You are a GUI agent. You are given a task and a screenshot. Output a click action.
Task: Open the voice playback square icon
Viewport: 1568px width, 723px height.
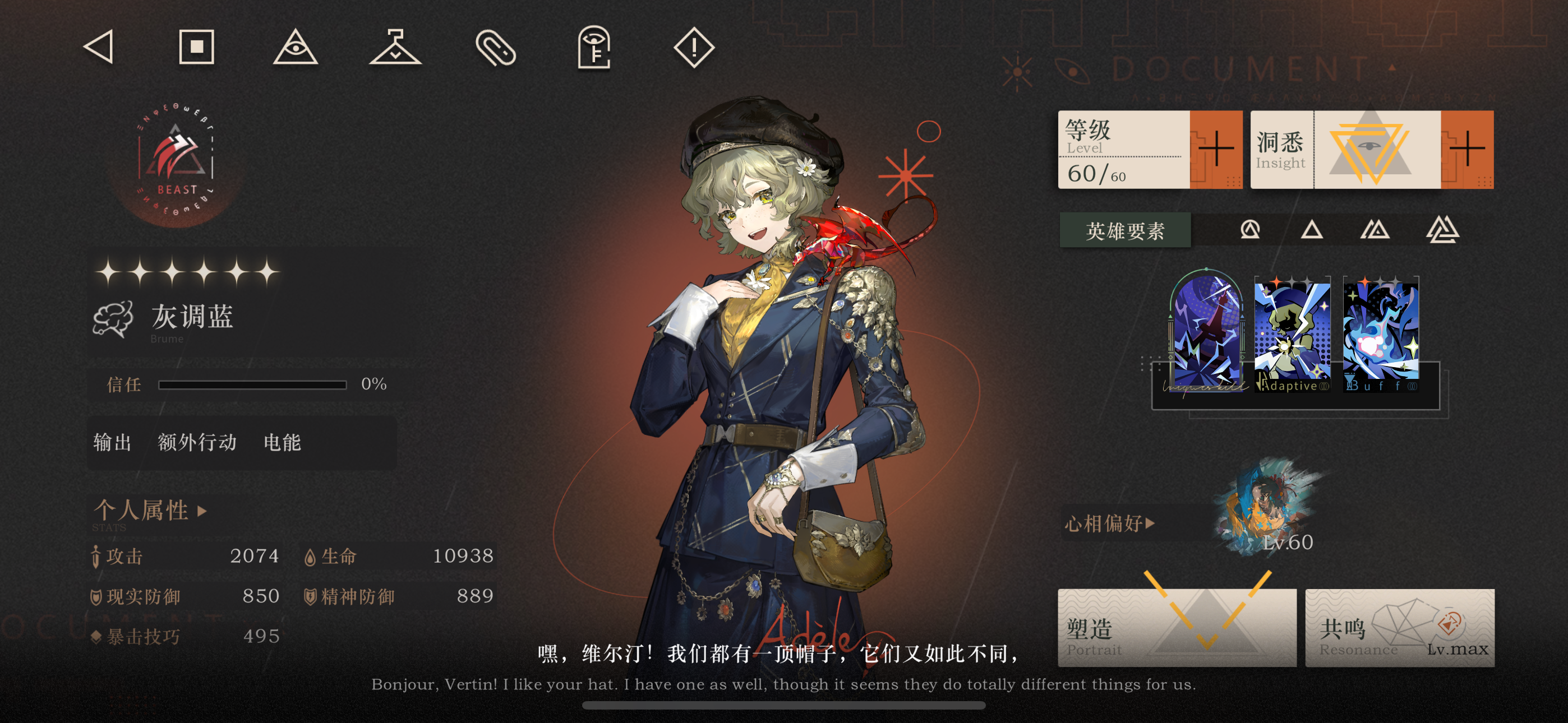click(x=197, y=47)
